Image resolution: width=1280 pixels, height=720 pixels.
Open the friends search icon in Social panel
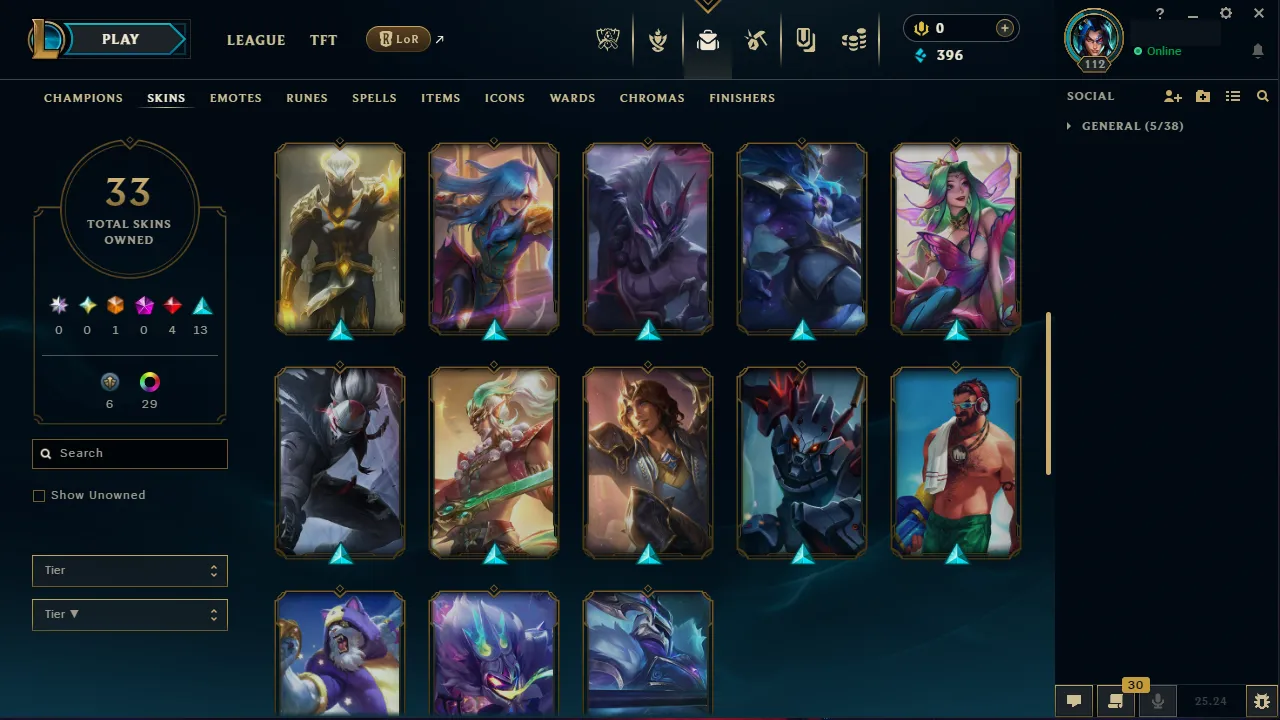pos(1262,96)
